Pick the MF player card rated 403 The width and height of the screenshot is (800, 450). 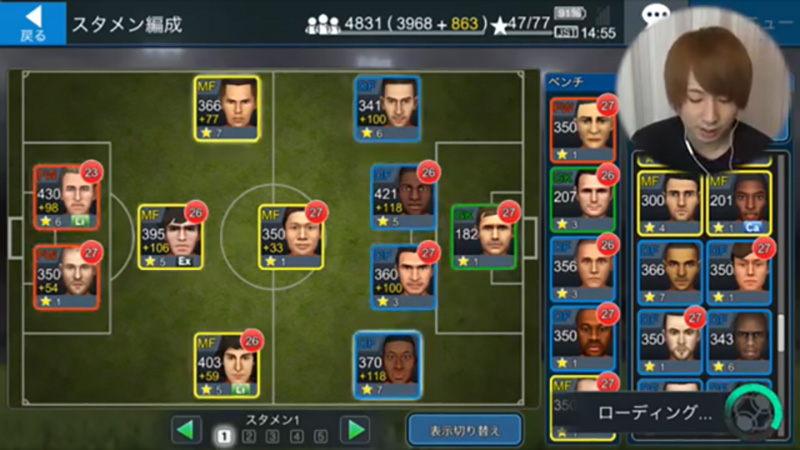coord(227,365)
